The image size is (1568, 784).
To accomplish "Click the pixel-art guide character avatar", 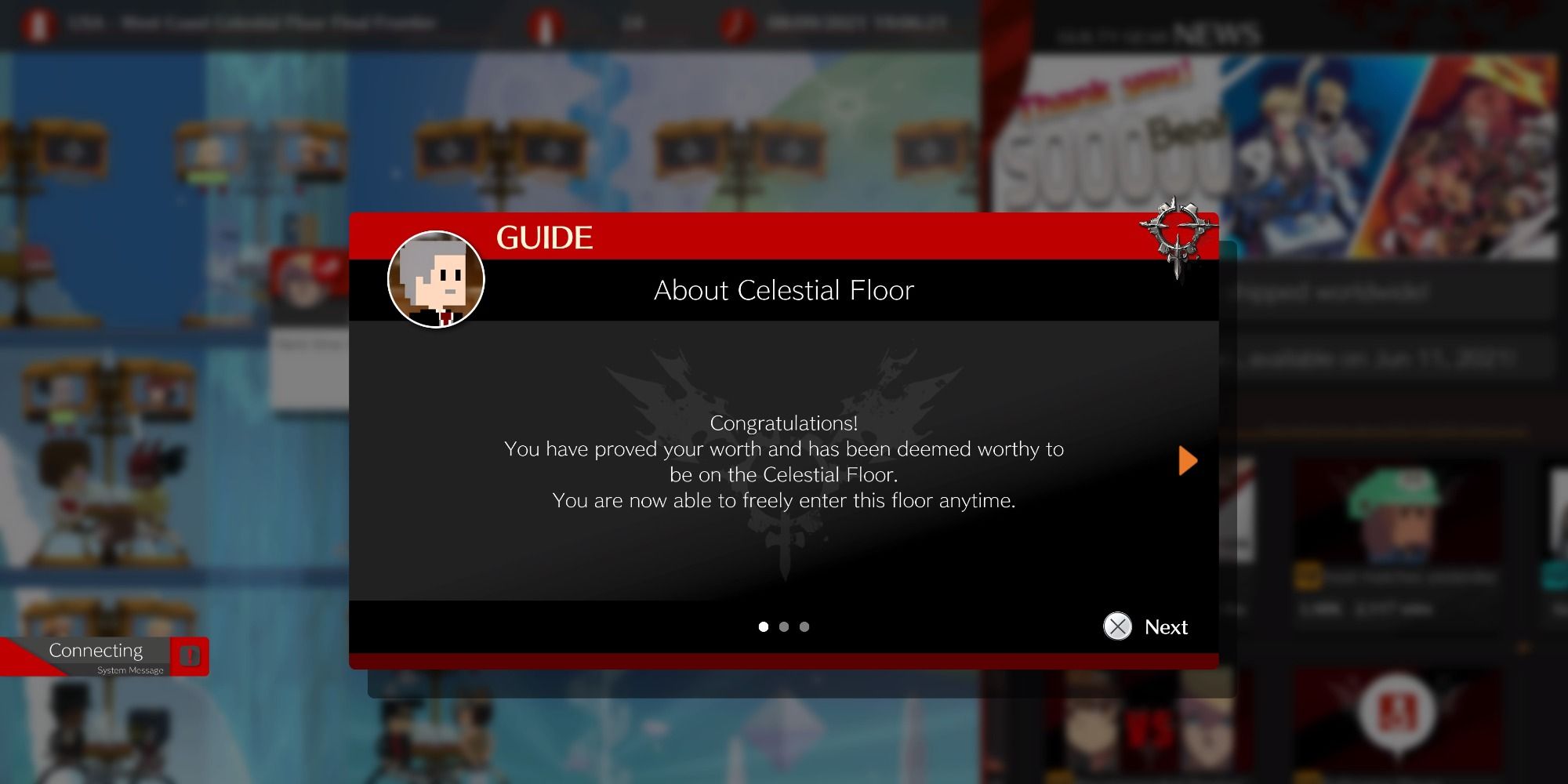I will click(436, 280).
